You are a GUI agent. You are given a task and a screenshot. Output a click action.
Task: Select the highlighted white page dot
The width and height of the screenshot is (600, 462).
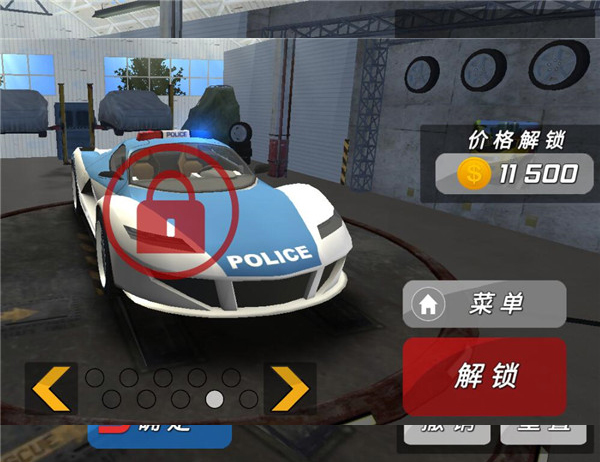[x=214, y=400]
